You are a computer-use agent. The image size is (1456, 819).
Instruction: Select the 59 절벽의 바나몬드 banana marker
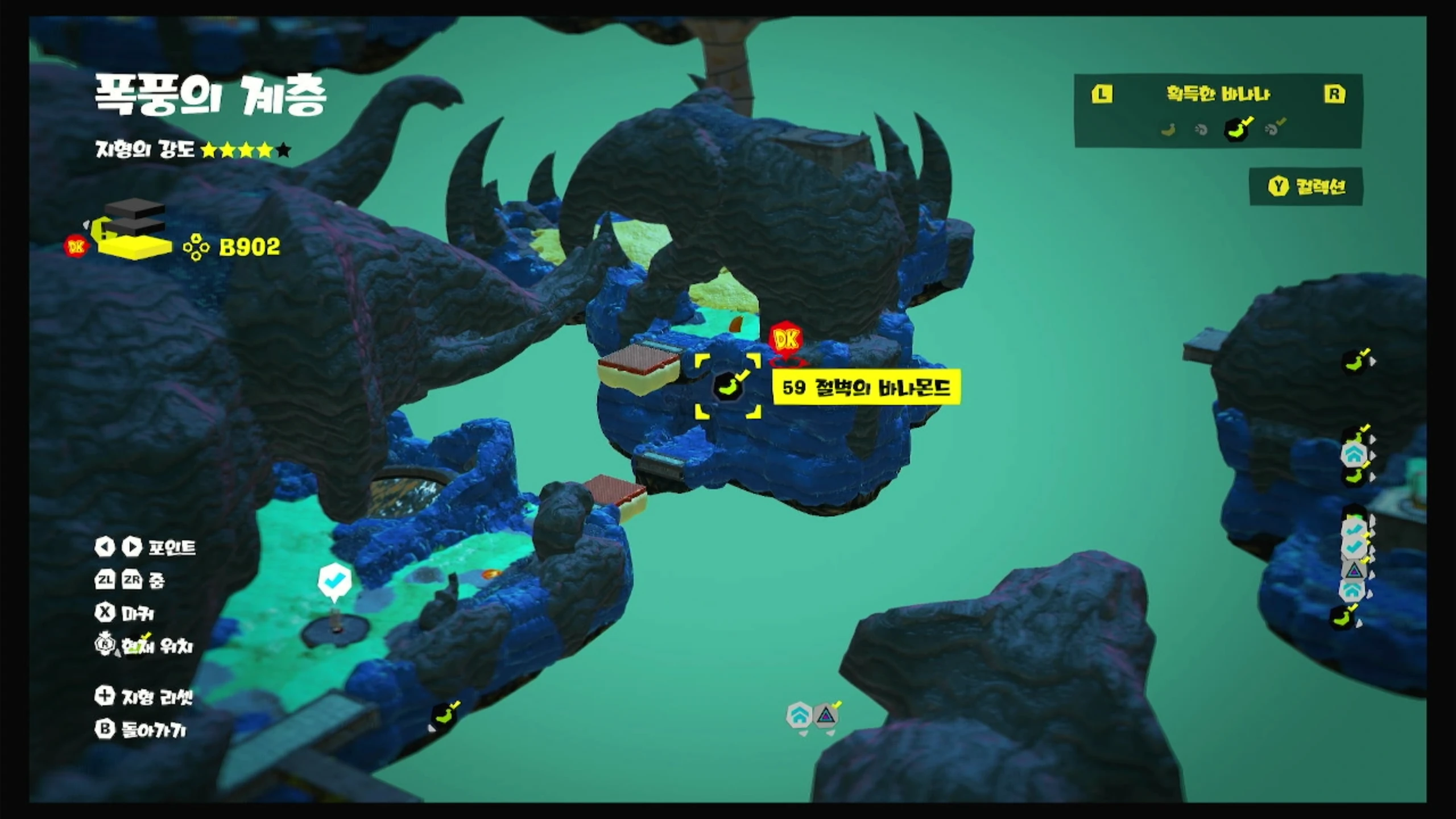728,386
